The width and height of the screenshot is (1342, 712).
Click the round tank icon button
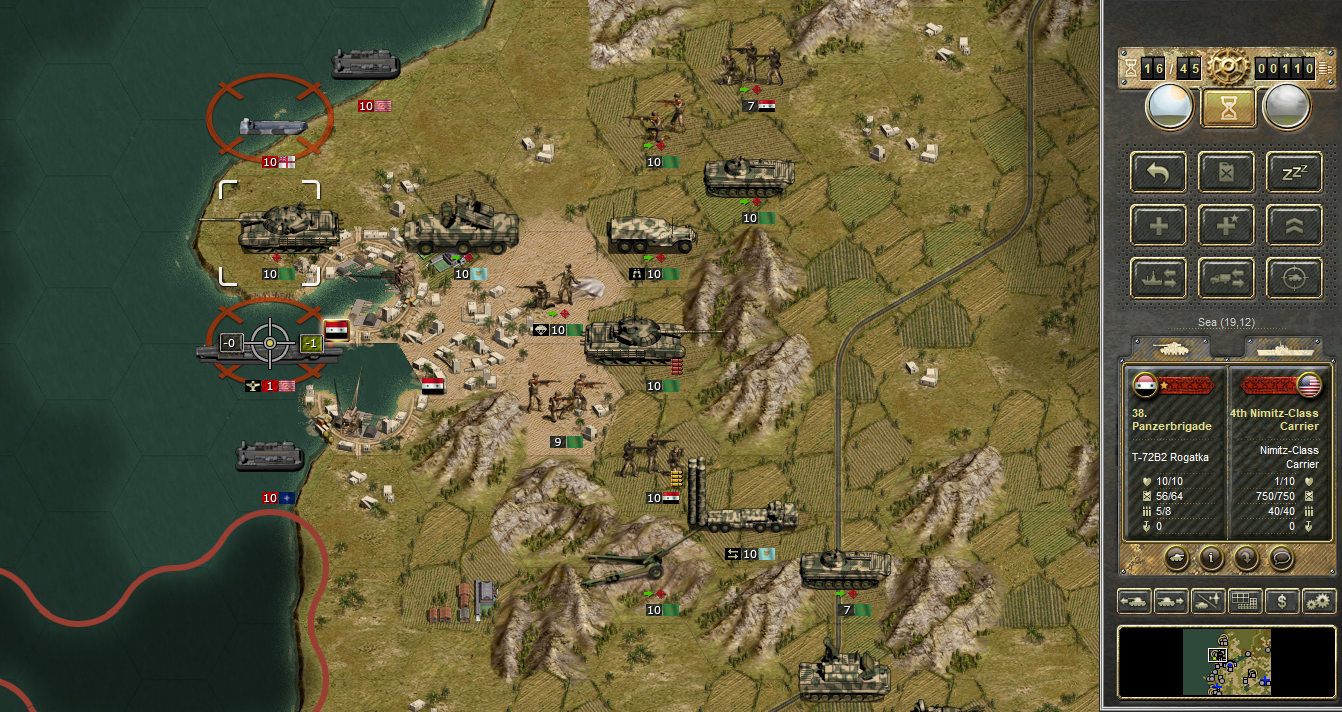click(1177, 558)
